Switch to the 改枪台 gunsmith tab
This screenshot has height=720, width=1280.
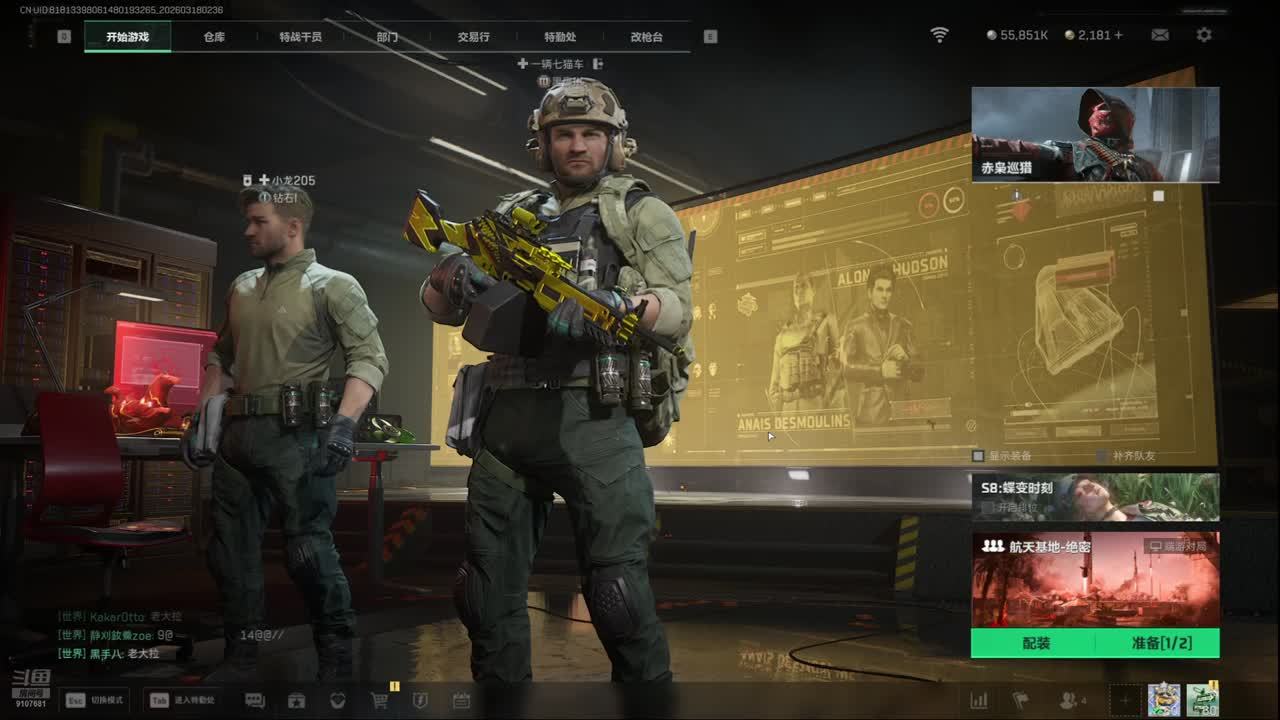click(646, 37)
